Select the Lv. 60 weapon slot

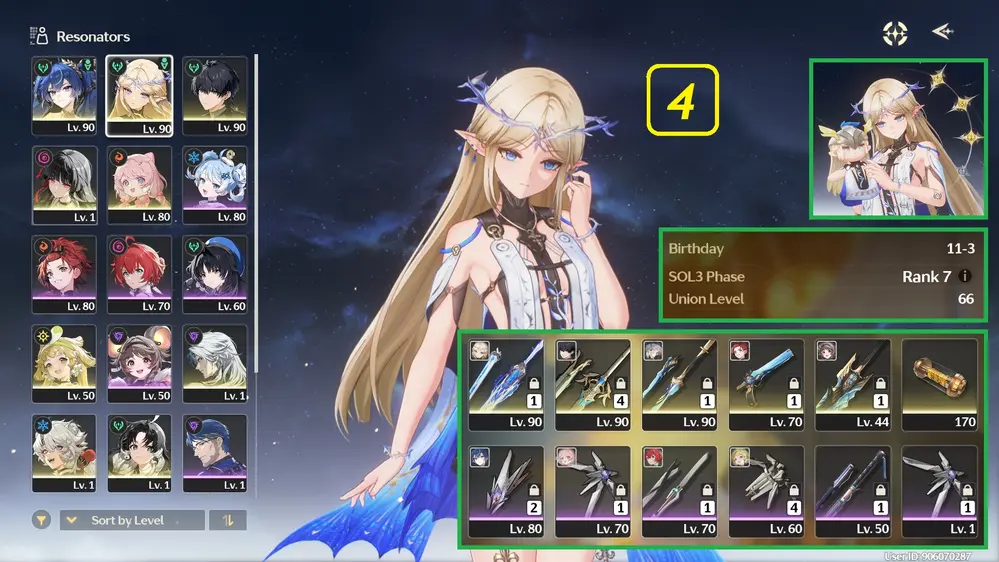point(766,492)
